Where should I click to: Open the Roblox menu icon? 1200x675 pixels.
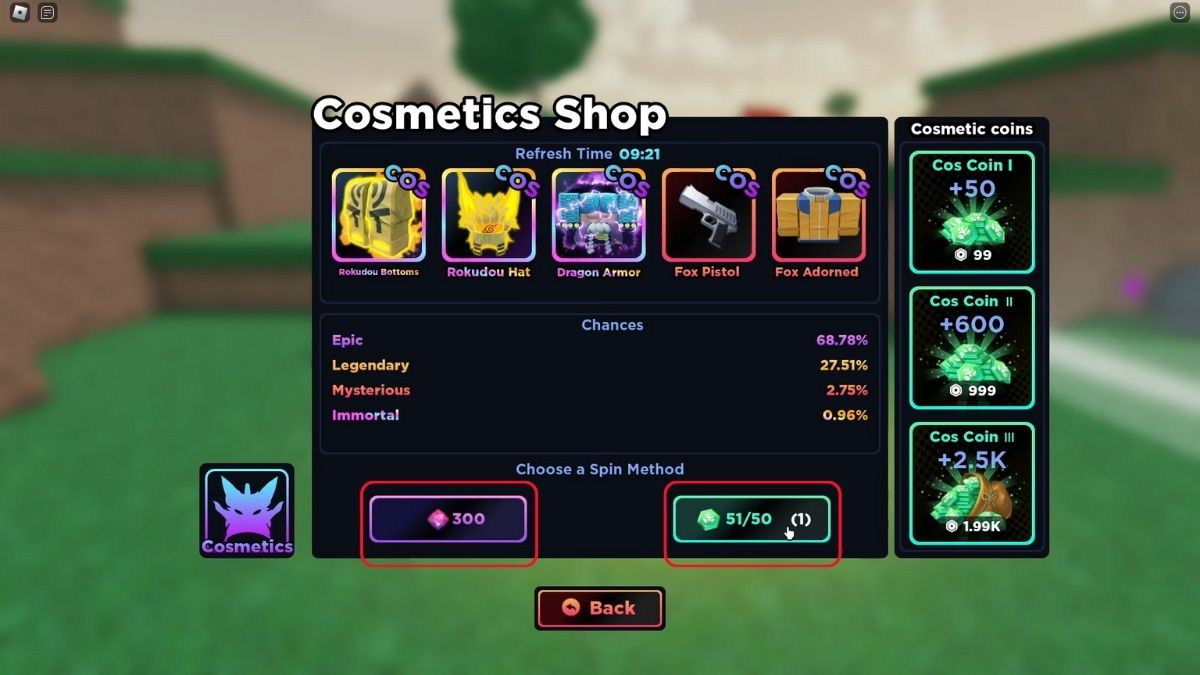[20, 13]
